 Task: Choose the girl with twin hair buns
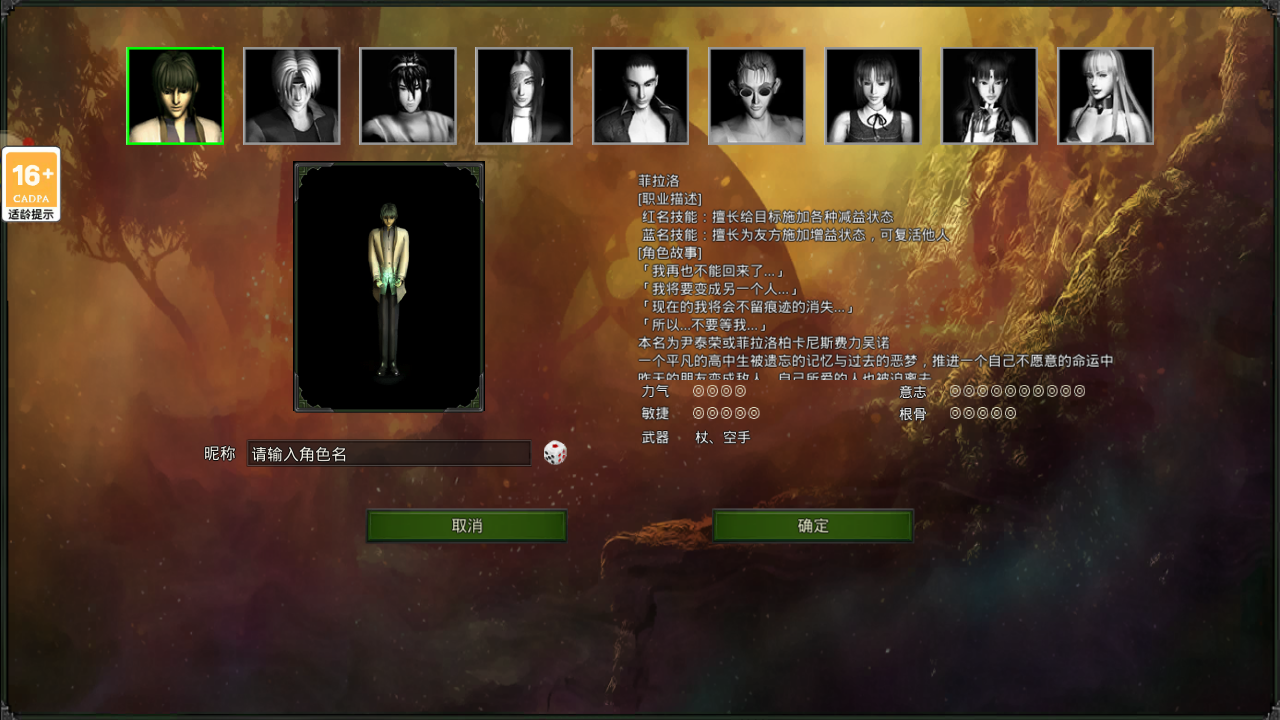[x=989, y=96]
